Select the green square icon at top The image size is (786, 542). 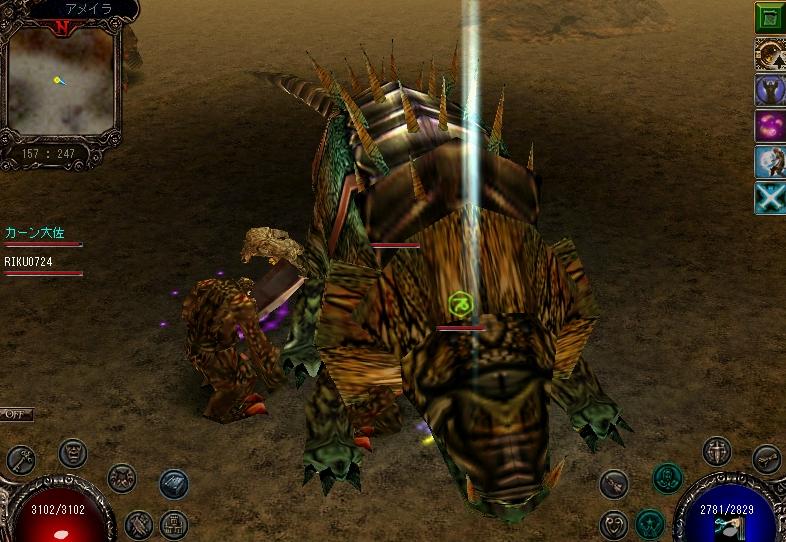pos(769,17)
